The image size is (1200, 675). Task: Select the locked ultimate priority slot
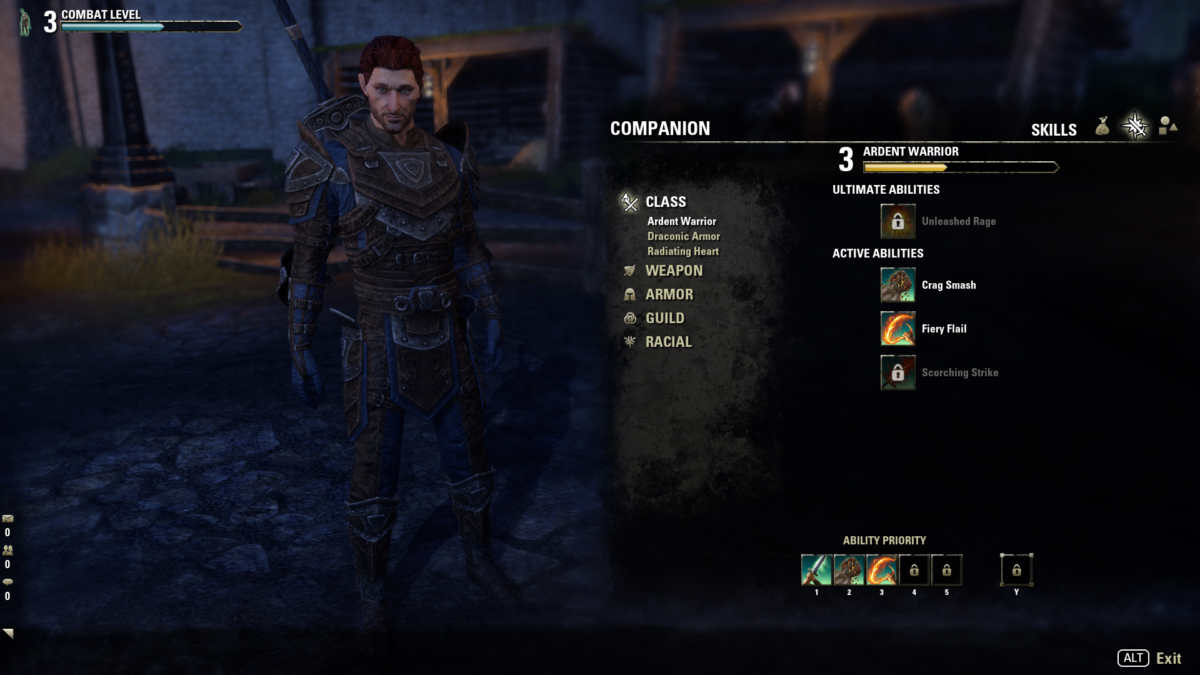pyautogui.click(x=1016, y=570)
